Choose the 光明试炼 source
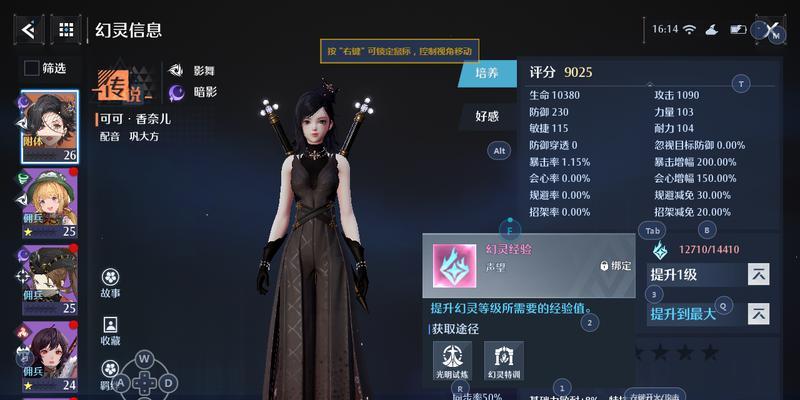Screen dimensions: 800x400 tap(452, 357)
